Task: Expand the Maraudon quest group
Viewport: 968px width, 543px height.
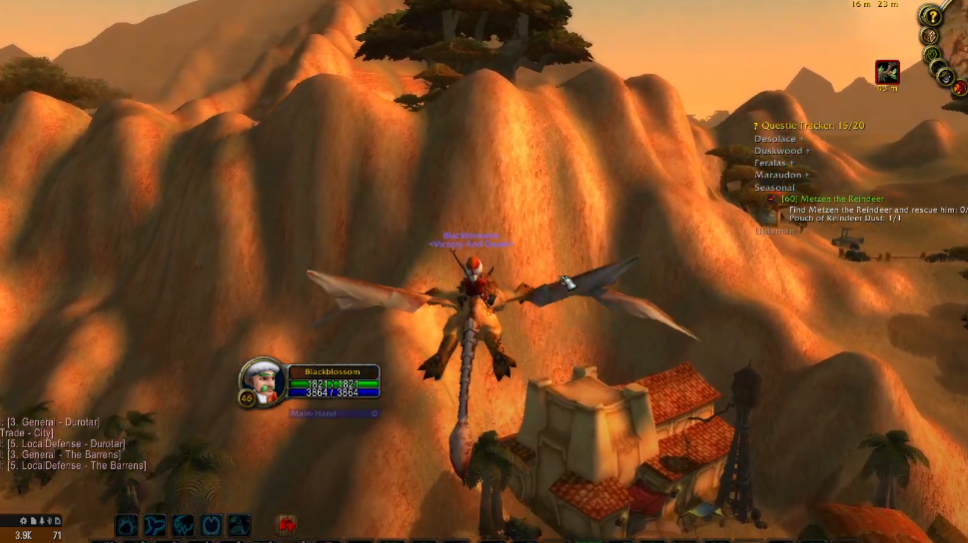Action: 781,175
